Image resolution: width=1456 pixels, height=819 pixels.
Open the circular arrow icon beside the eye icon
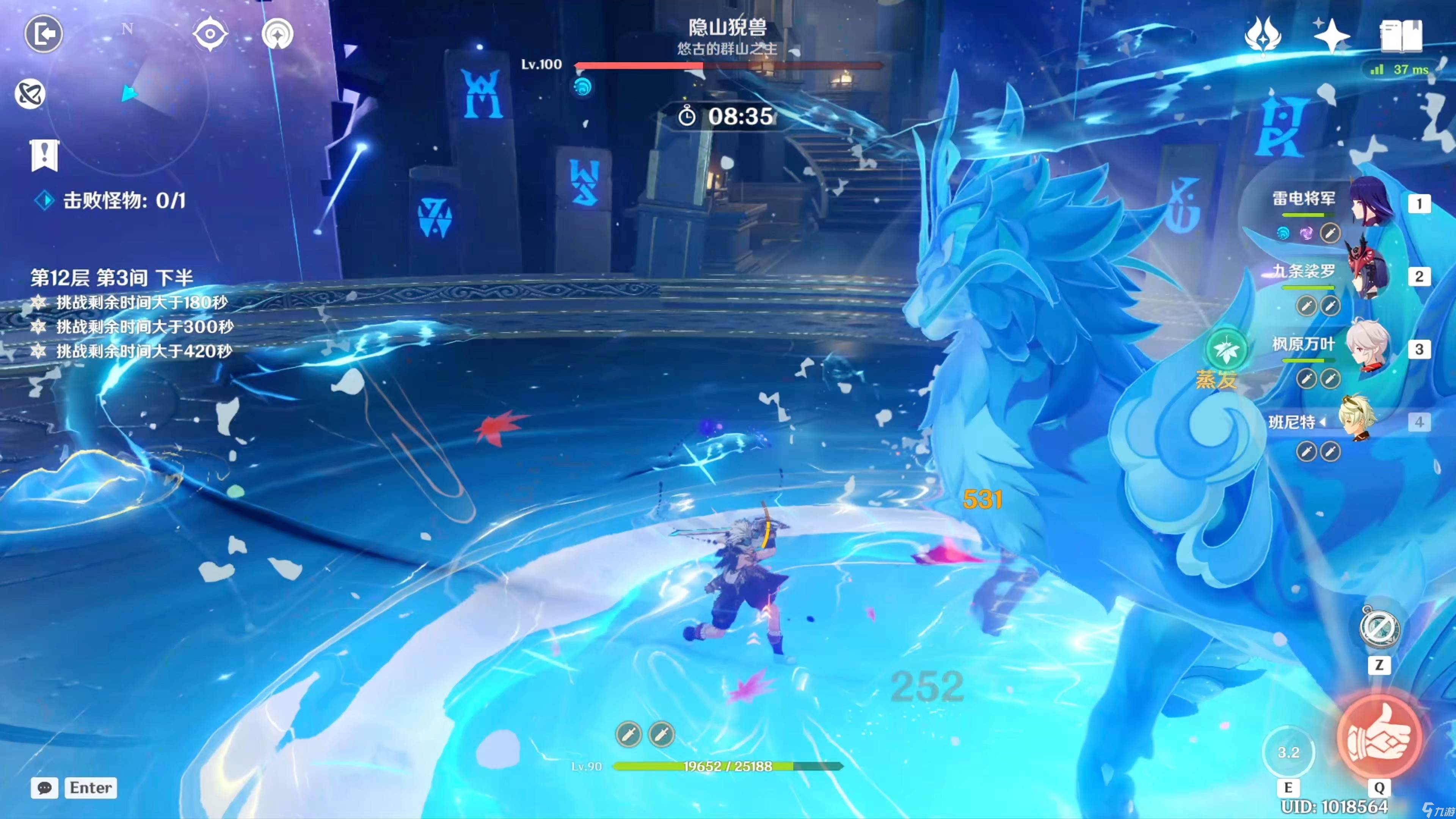pos(278,34)
